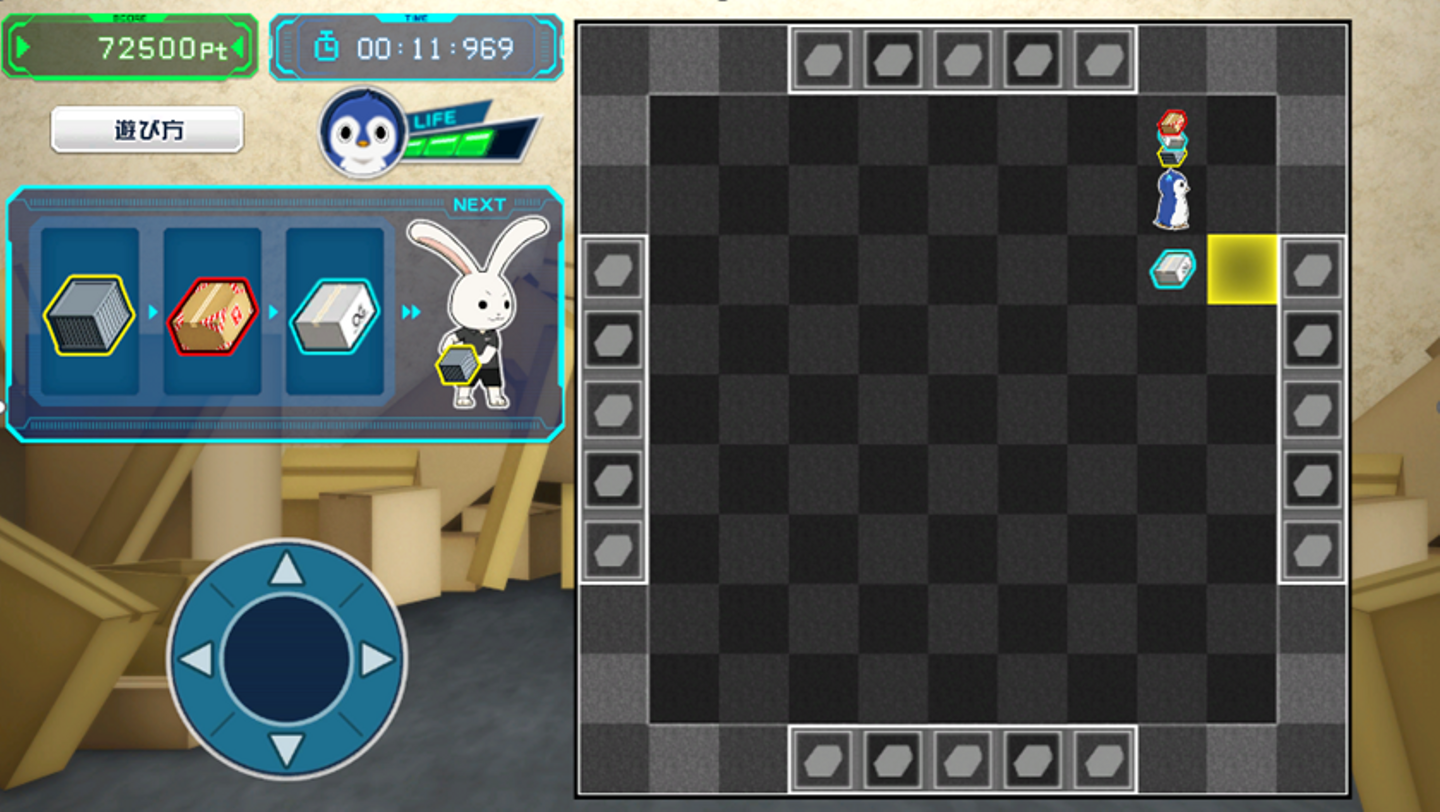Open the 遊び方 how-to-play button
The image size is (1440, 812).
147,130
